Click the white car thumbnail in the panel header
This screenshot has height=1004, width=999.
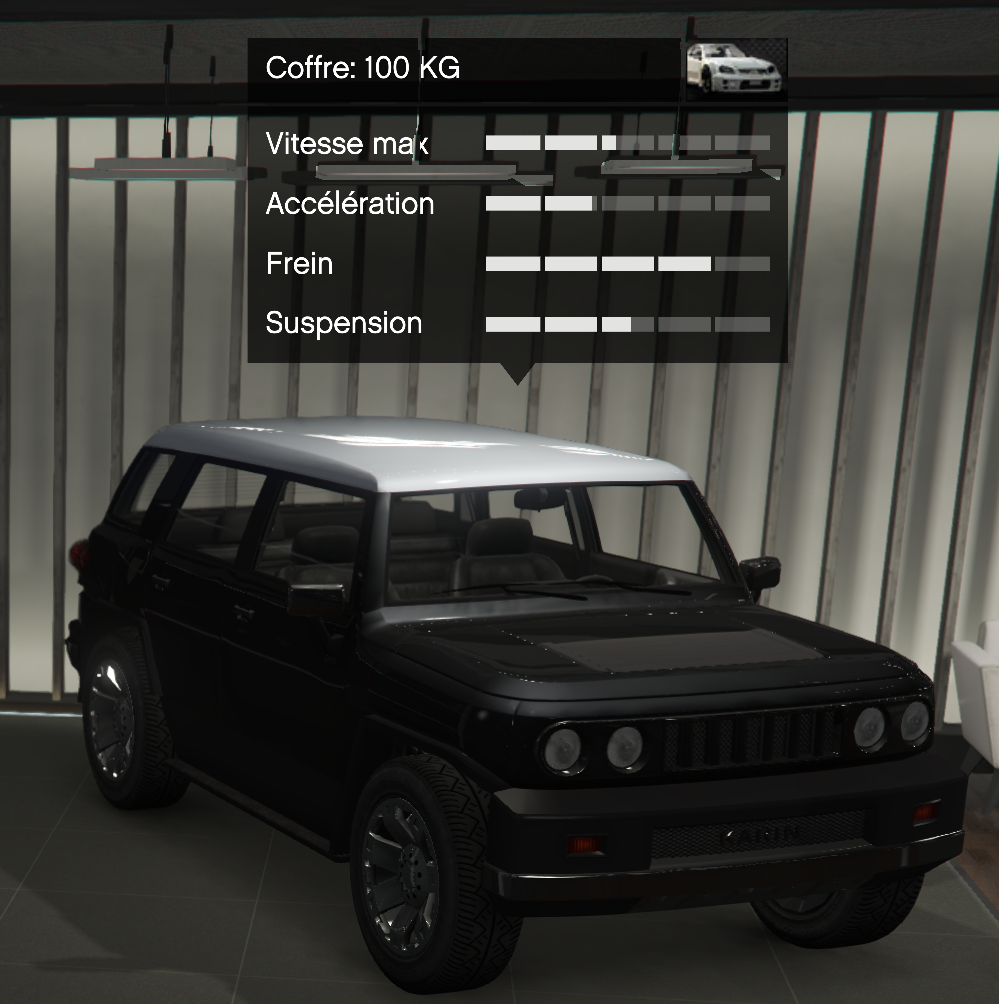click(735, 68)
